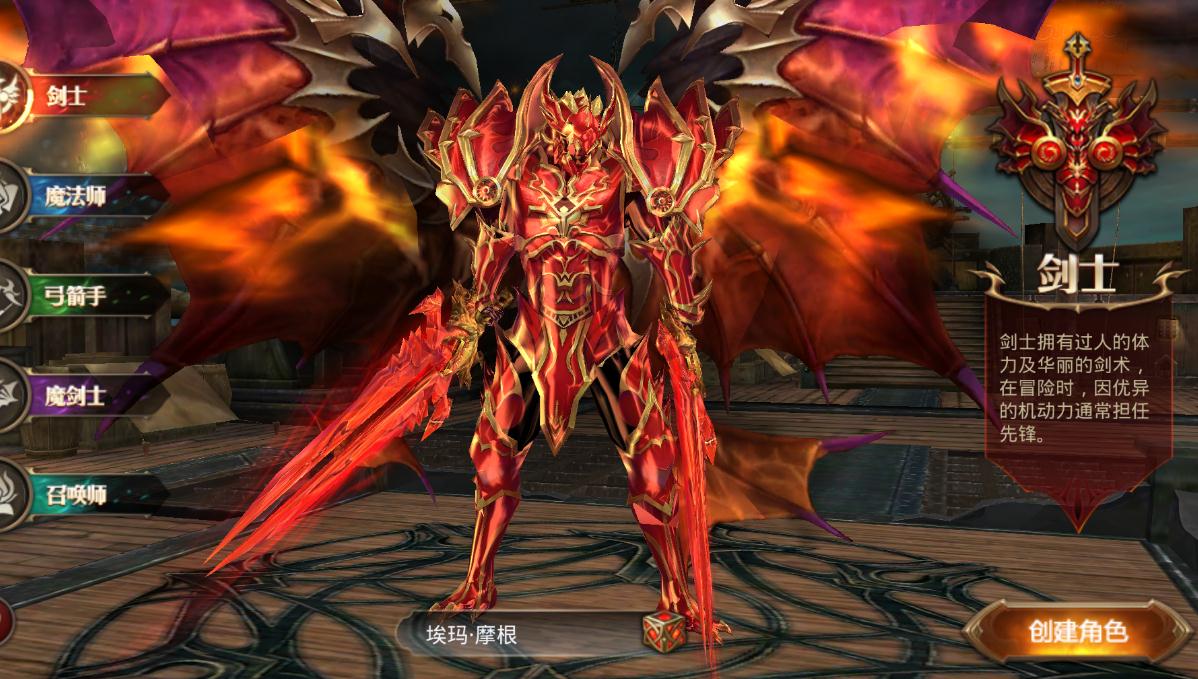Edit the character name field 埃玛·摩根
Screen dimensions: 1198x679
(x=515, y=634)
